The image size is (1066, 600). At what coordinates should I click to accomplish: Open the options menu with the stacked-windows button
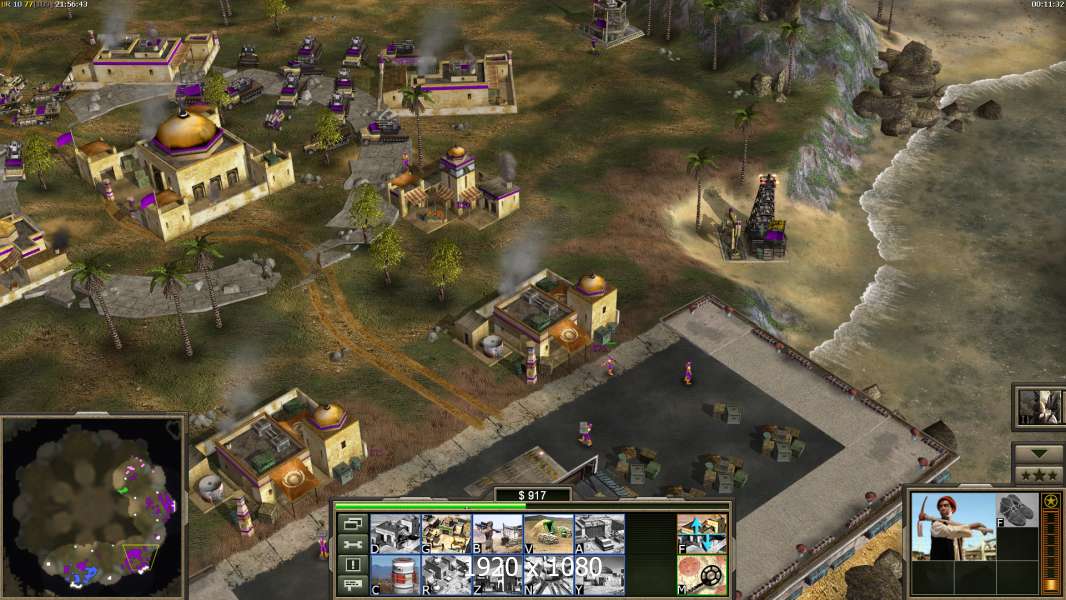(351, 523)
